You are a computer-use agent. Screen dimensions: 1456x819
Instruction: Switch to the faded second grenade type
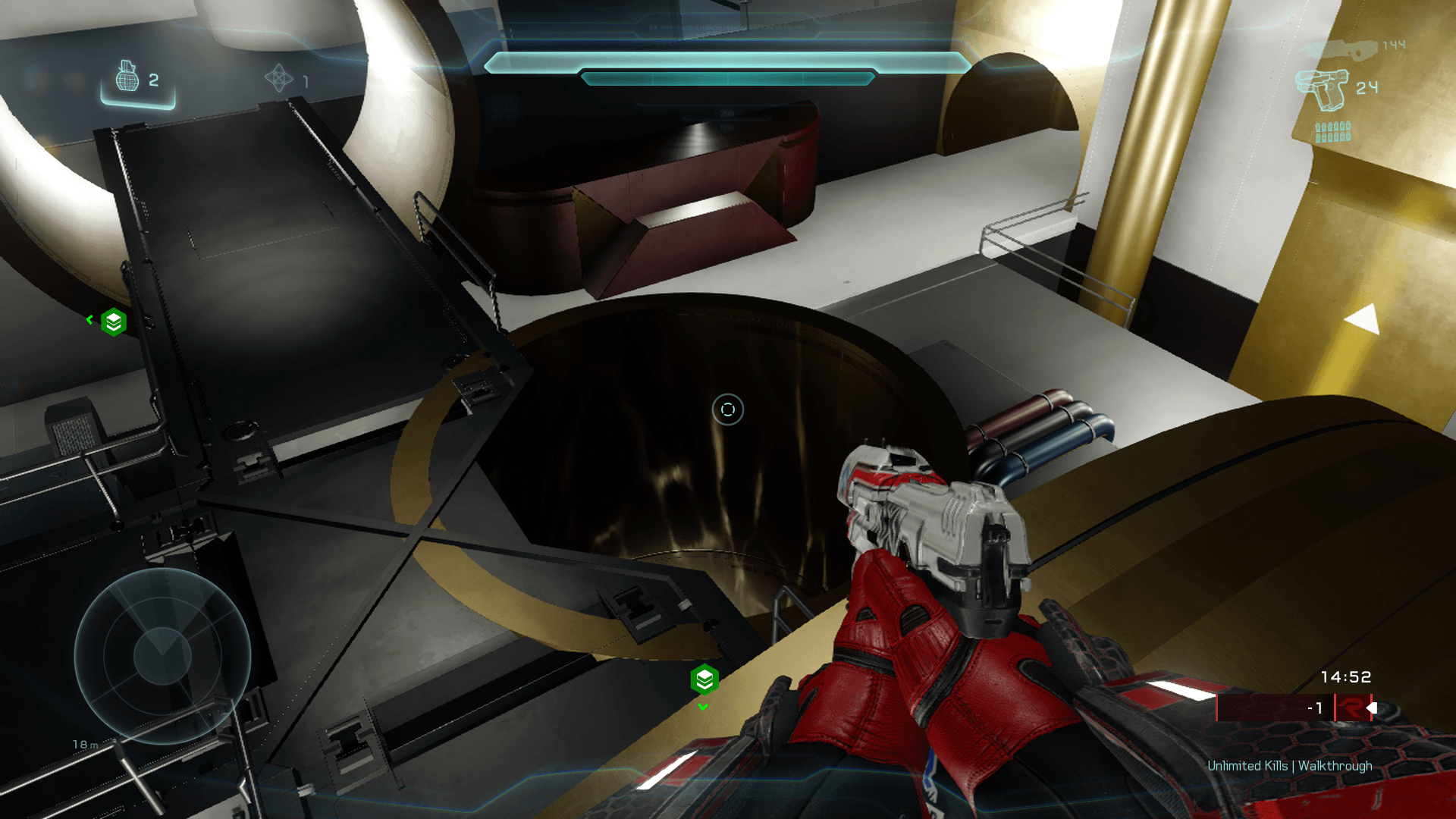(x=278, y=78)
